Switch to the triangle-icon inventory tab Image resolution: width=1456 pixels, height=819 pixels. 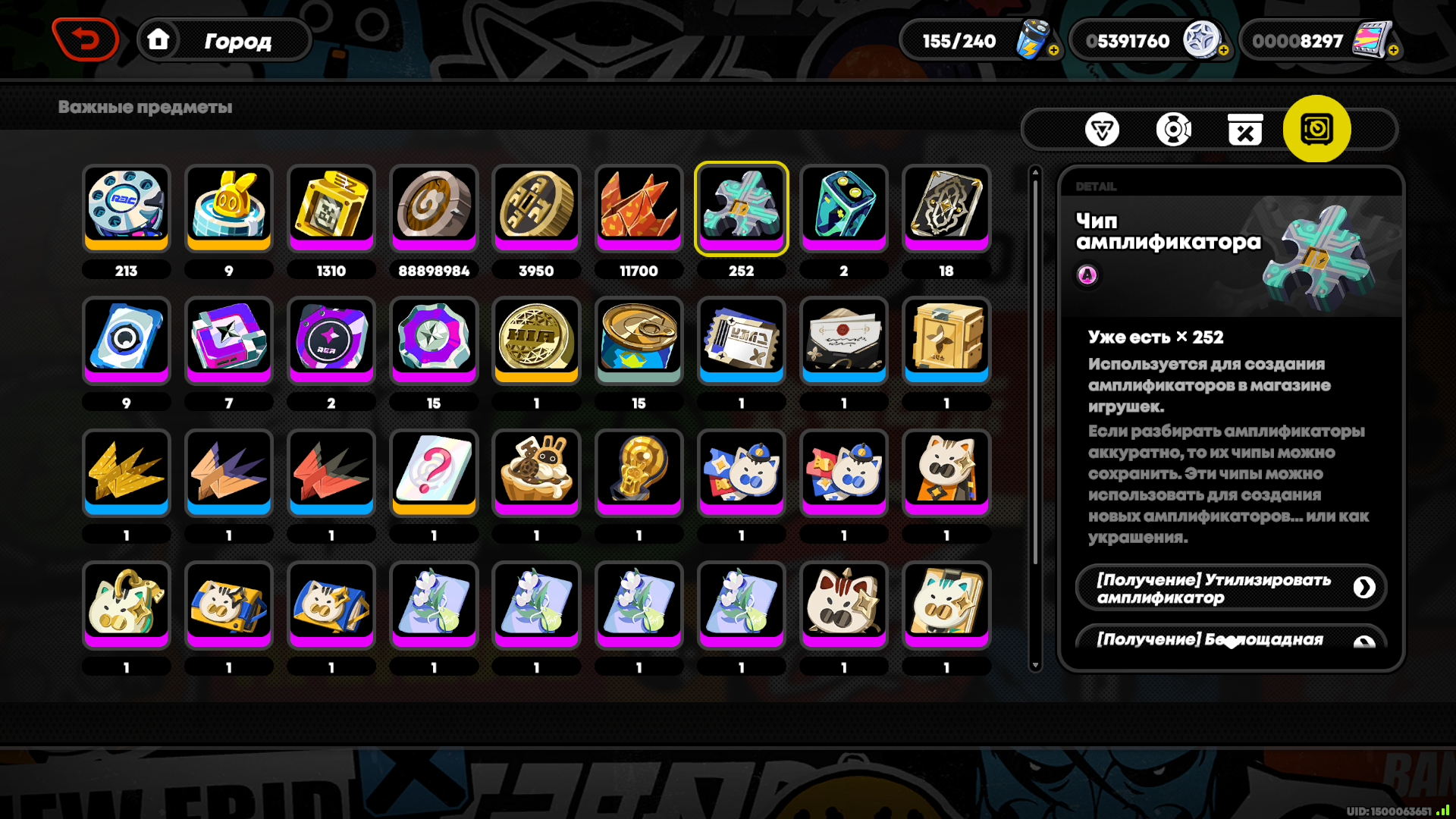coord(1102,130)
